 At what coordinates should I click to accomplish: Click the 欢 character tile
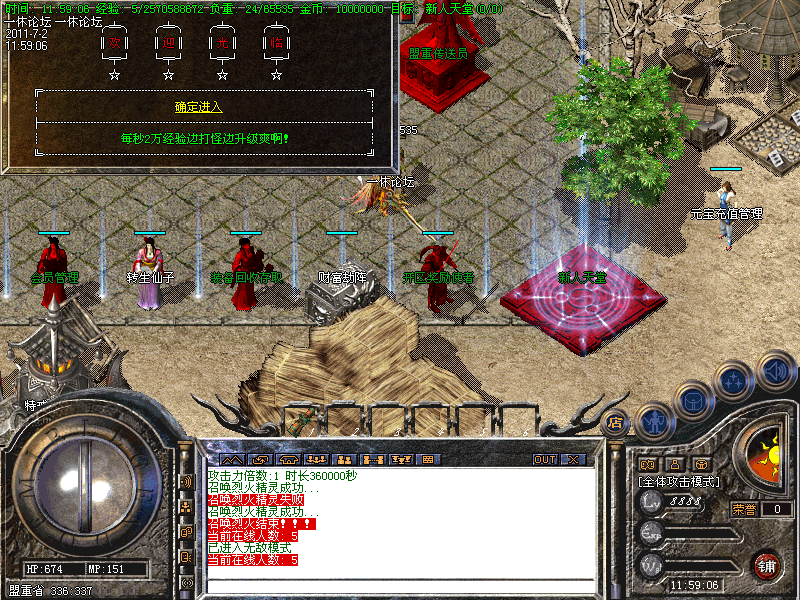pyautogui.click(x=114, y=43)
